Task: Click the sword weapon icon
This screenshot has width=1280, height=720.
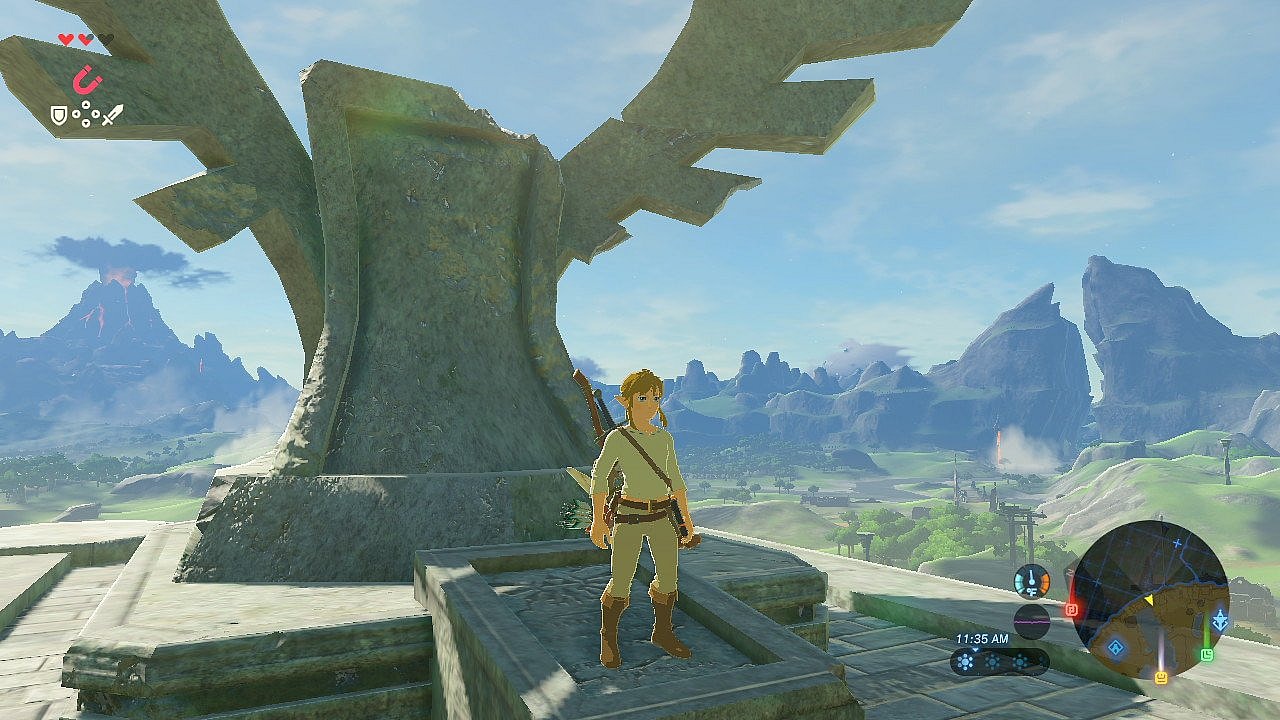Action: 112,115
